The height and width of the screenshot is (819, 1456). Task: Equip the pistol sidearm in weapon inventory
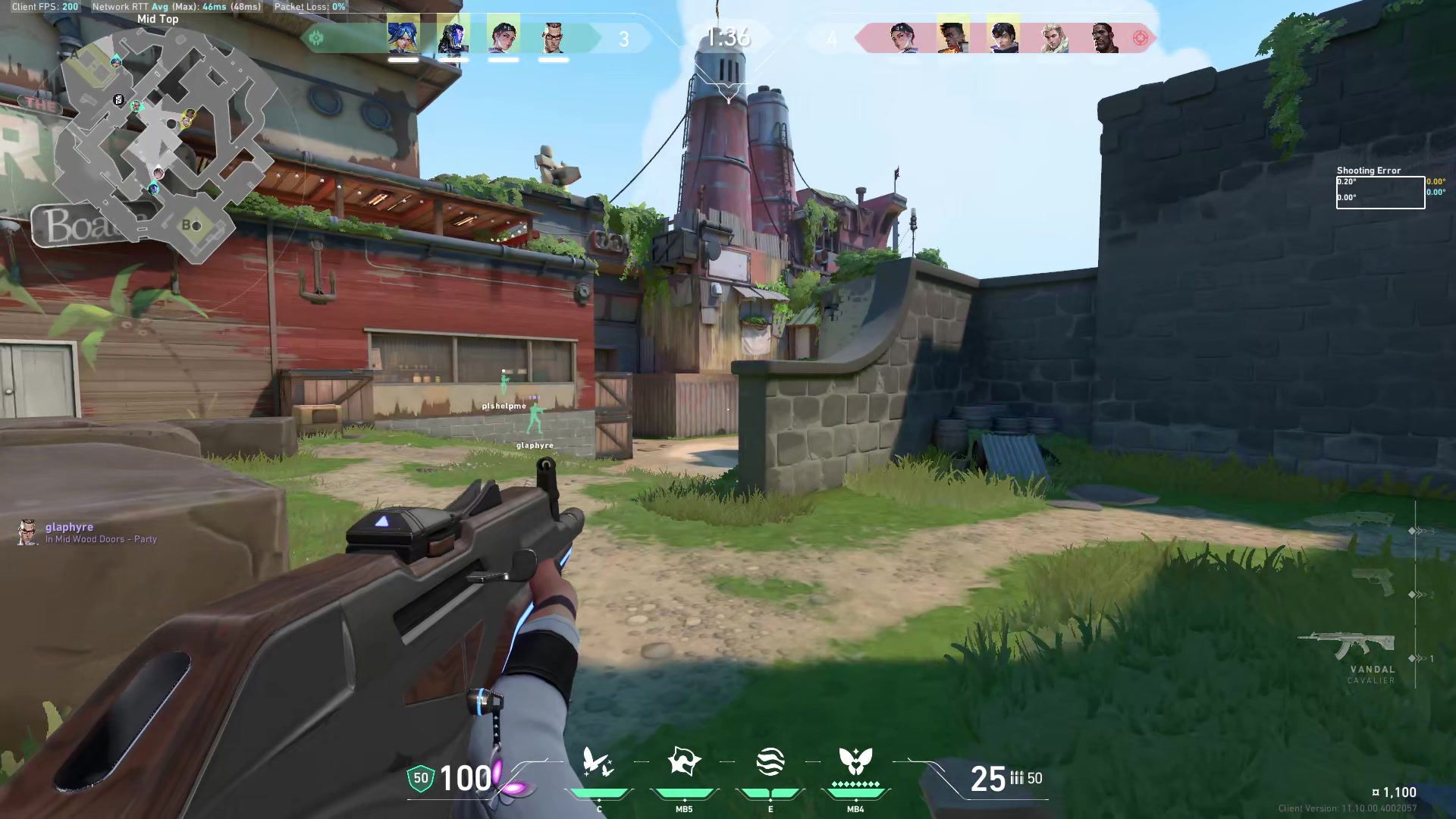click(1372, 582)
